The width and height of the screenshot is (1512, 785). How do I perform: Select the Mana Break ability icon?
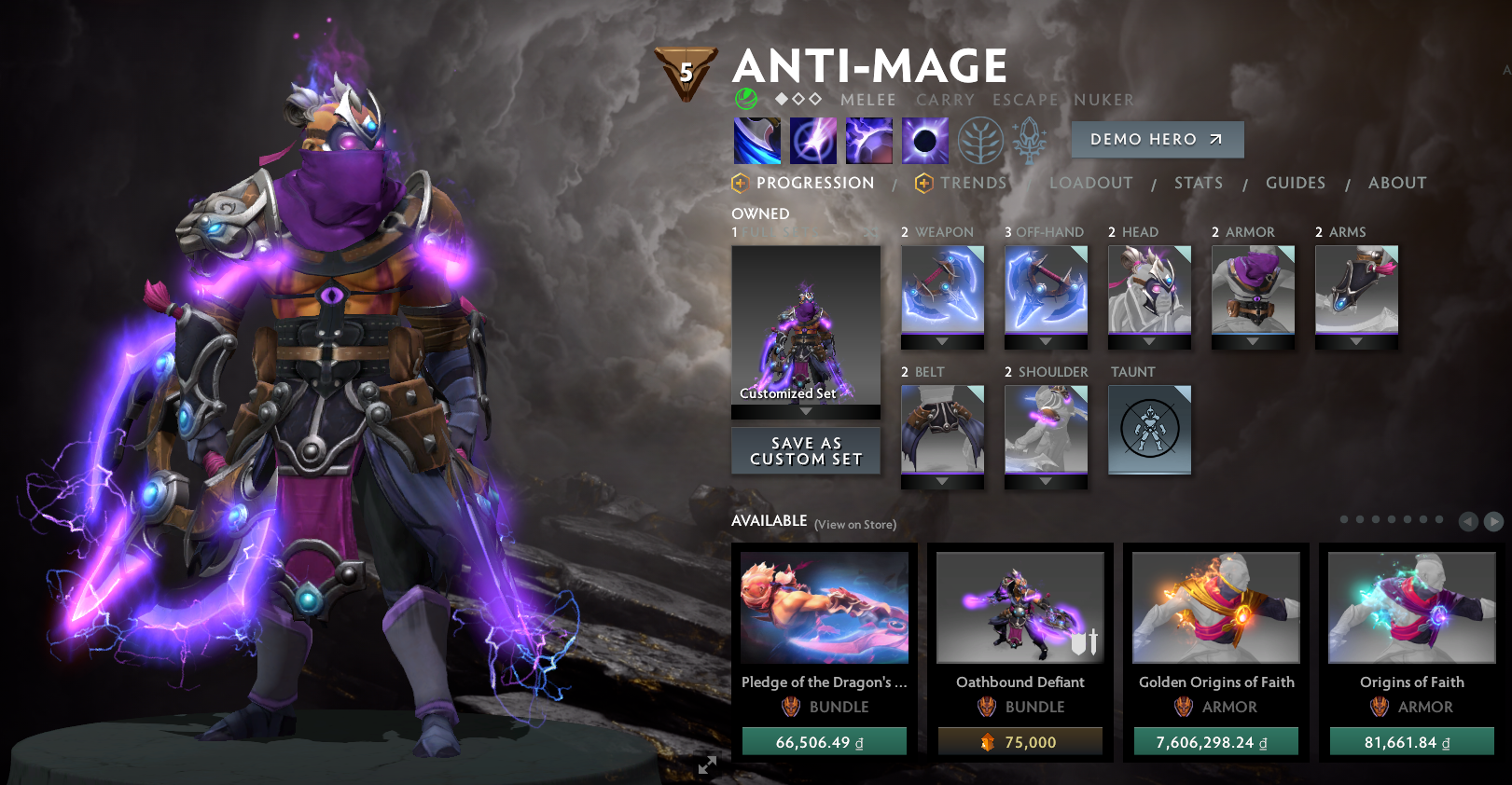click(x=756, y=140)
